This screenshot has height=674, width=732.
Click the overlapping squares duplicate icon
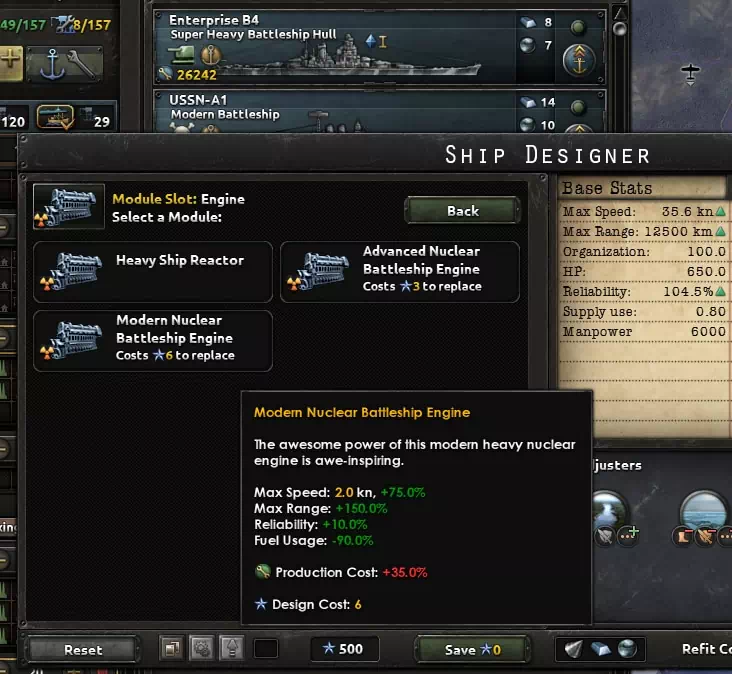point(171,648)
